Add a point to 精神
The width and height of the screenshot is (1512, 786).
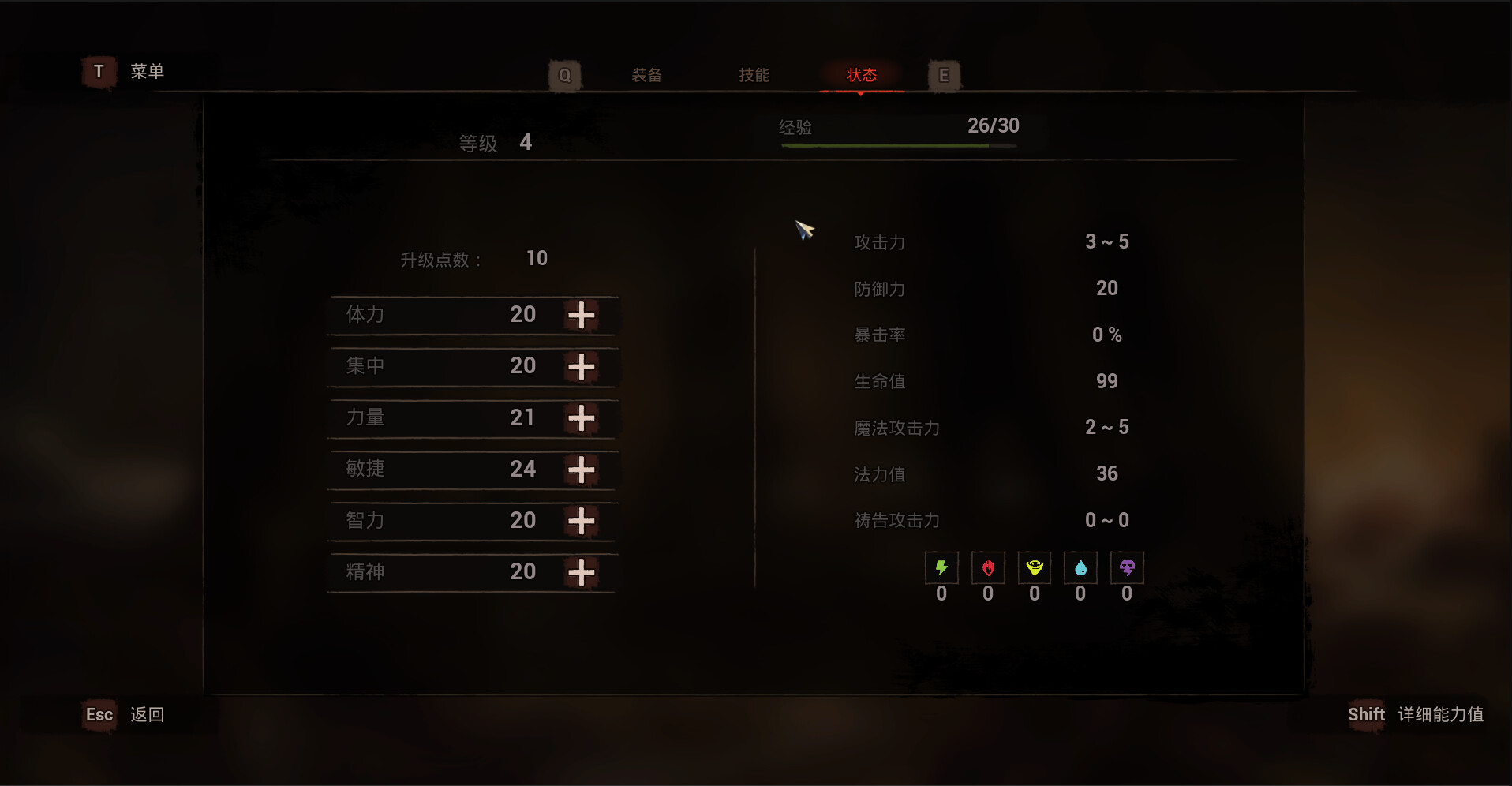tap(582, 572)
